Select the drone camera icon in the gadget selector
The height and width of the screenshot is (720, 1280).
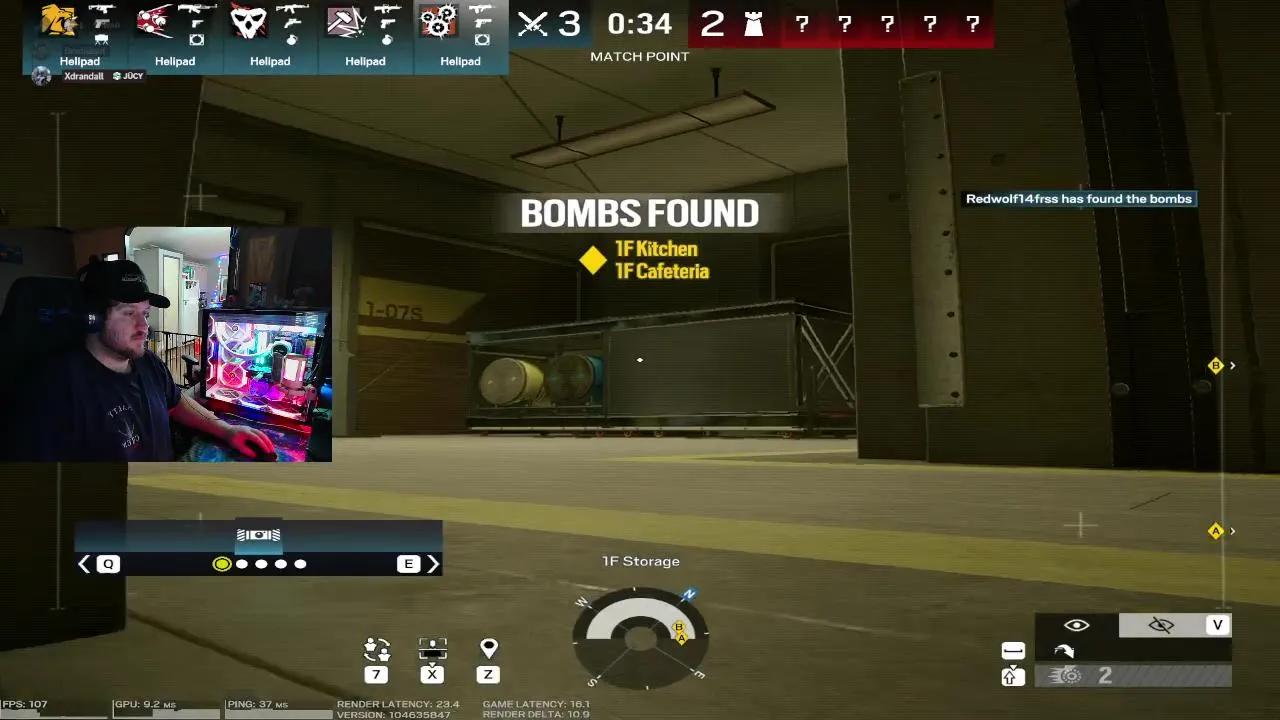click(x=258, y=536)
